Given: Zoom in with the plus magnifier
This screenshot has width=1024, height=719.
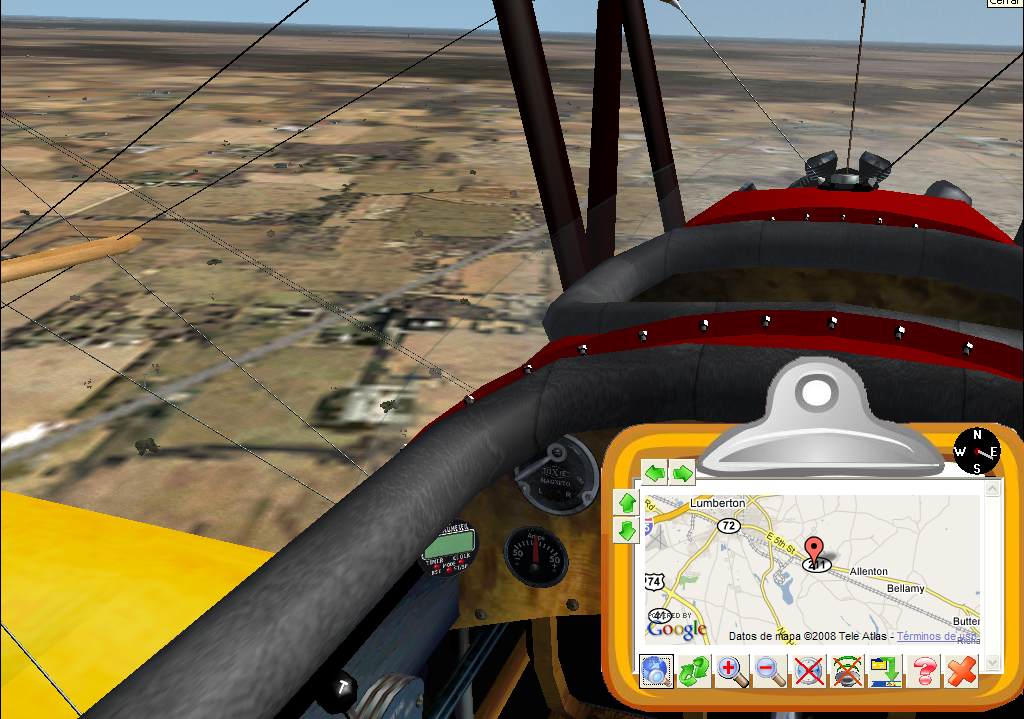Looking at the screenshot, I should click(732, 671).
